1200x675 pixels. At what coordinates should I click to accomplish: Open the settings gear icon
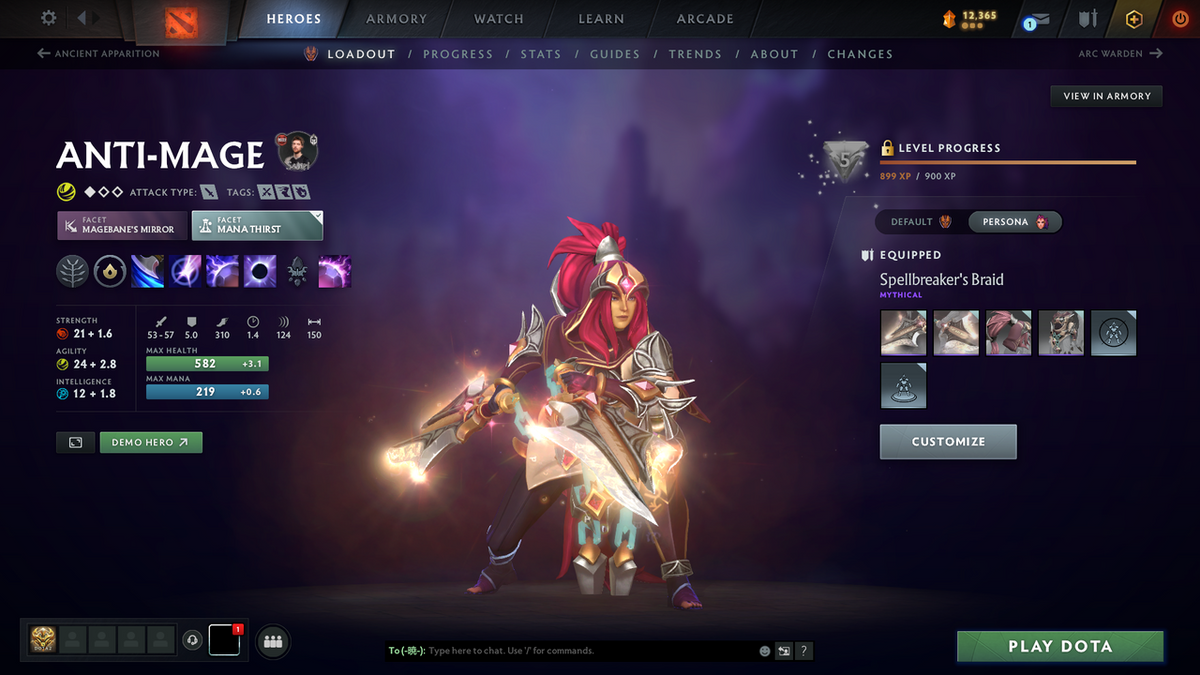coord(49,18)
